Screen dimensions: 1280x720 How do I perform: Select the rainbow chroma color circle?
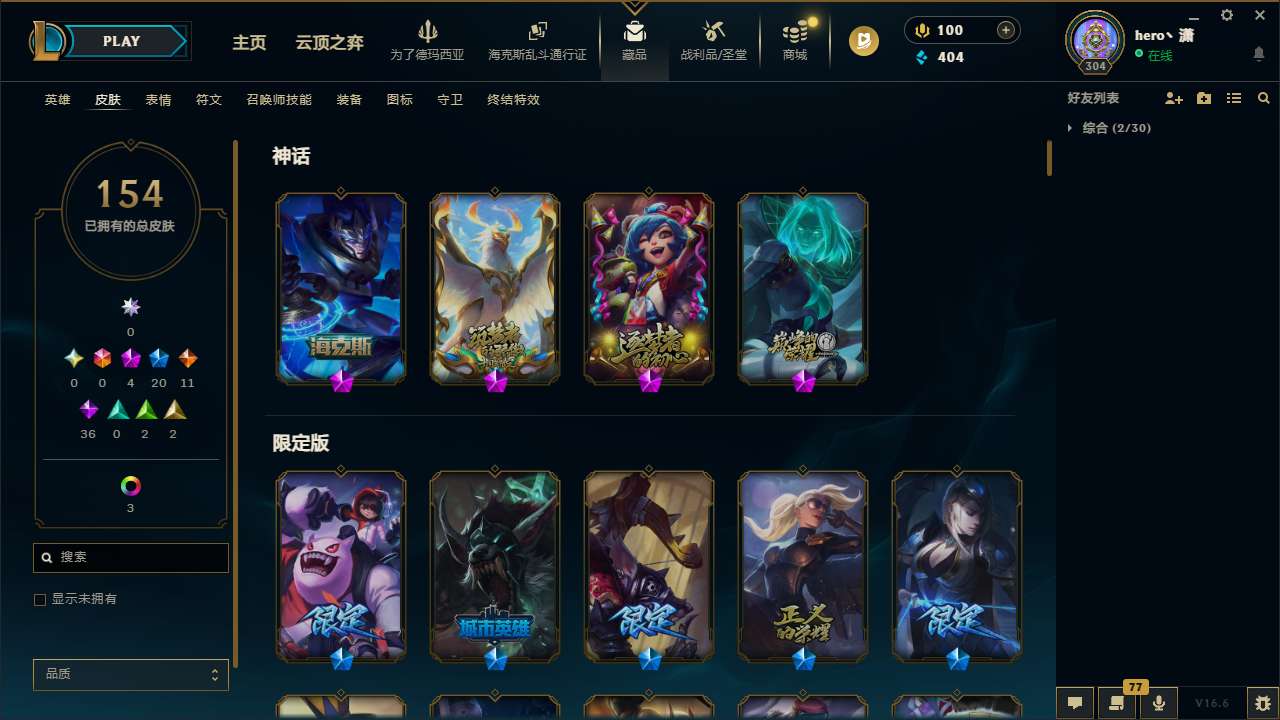130,484
